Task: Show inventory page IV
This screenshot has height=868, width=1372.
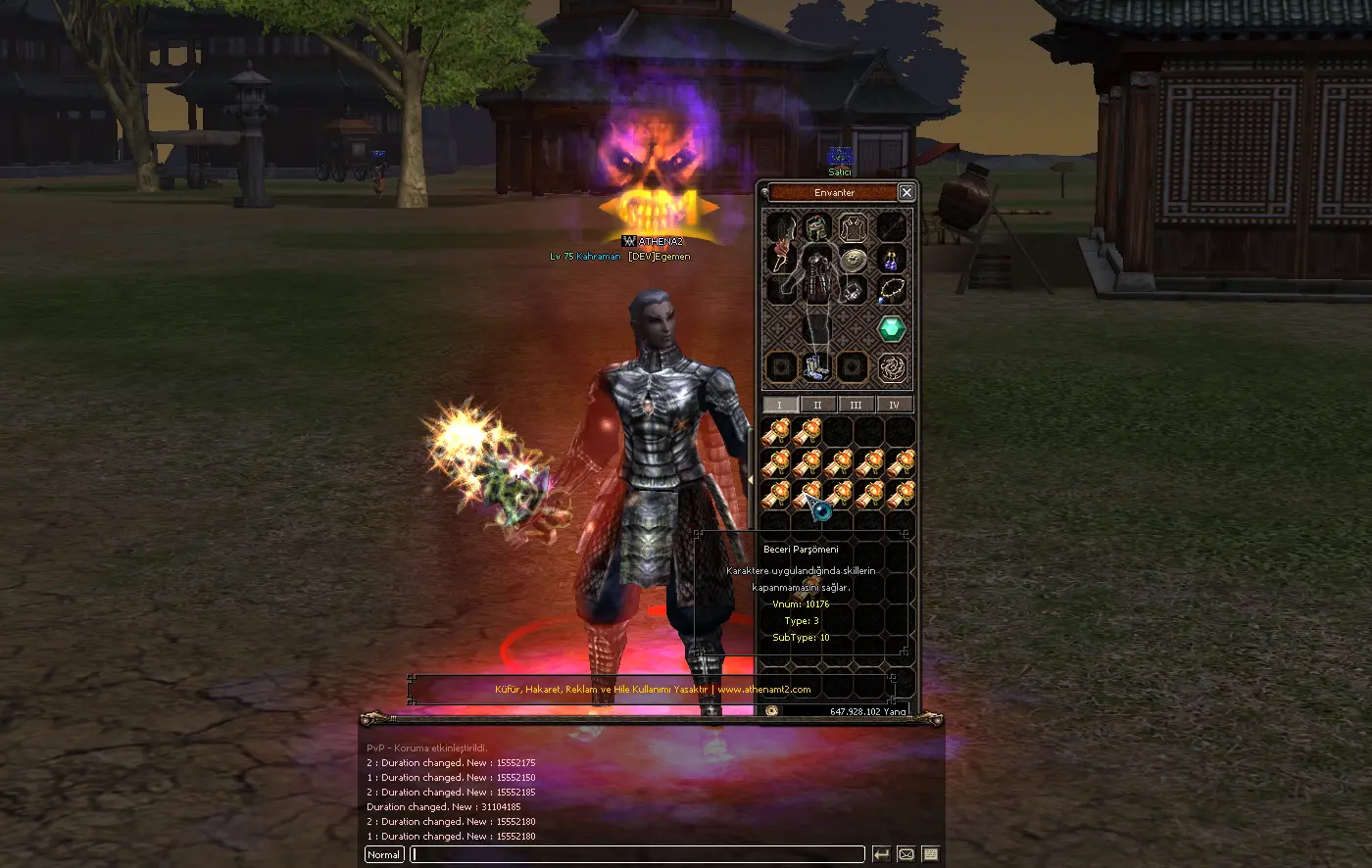Action: [x=894, y=405]
